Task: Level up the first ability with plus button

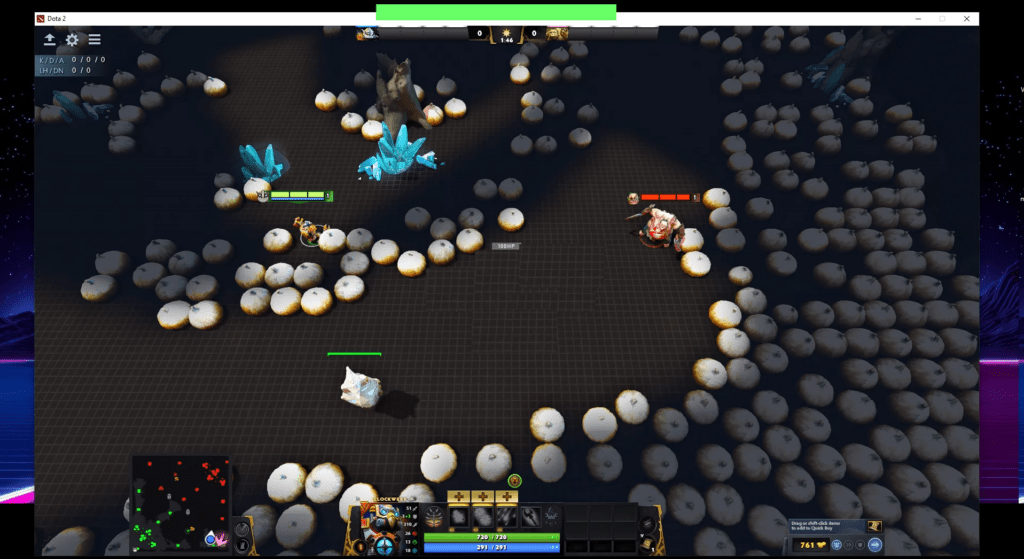Action: (459, 496)
